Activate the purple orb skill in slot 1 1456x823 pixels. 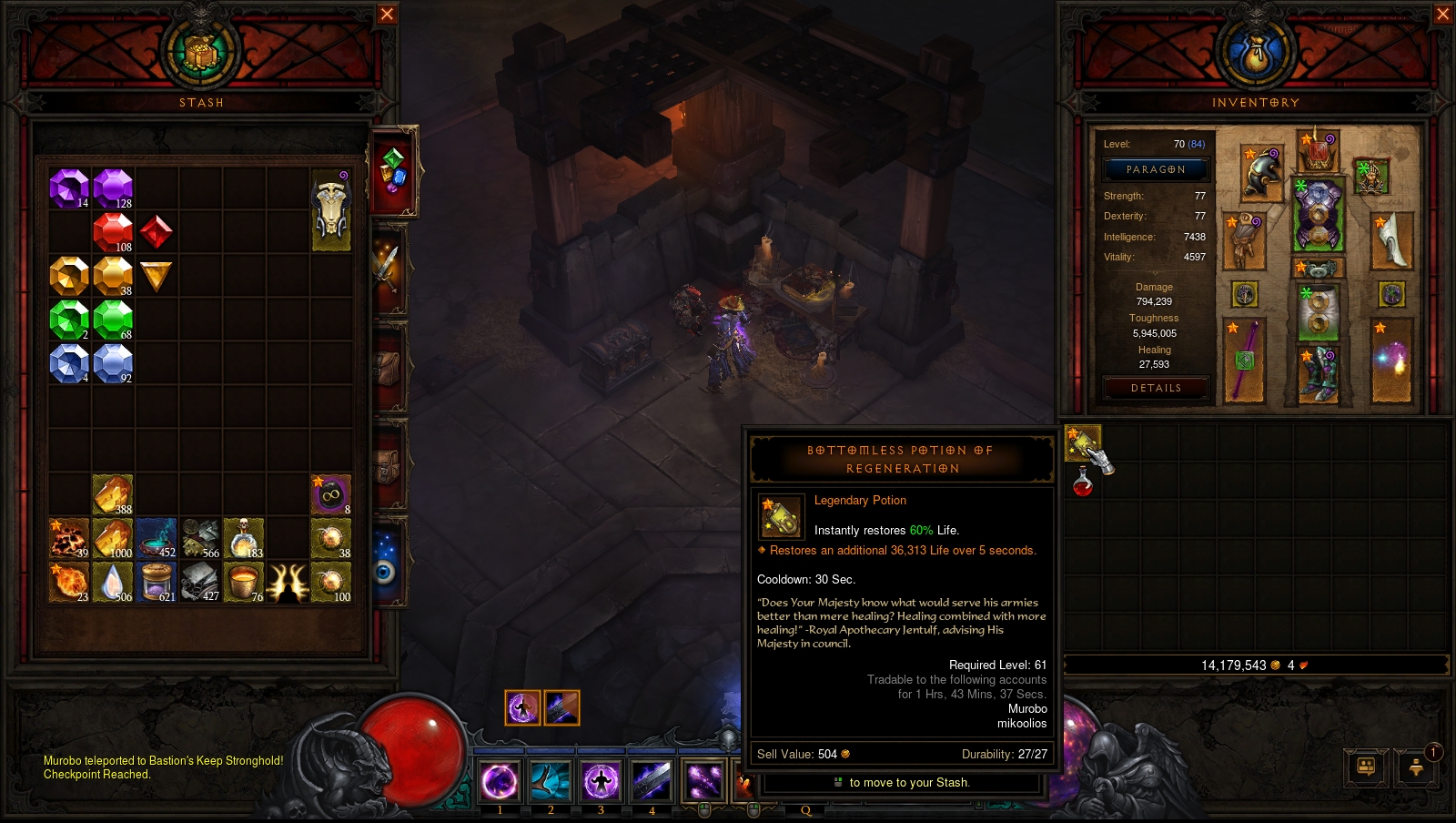(500, 780)
